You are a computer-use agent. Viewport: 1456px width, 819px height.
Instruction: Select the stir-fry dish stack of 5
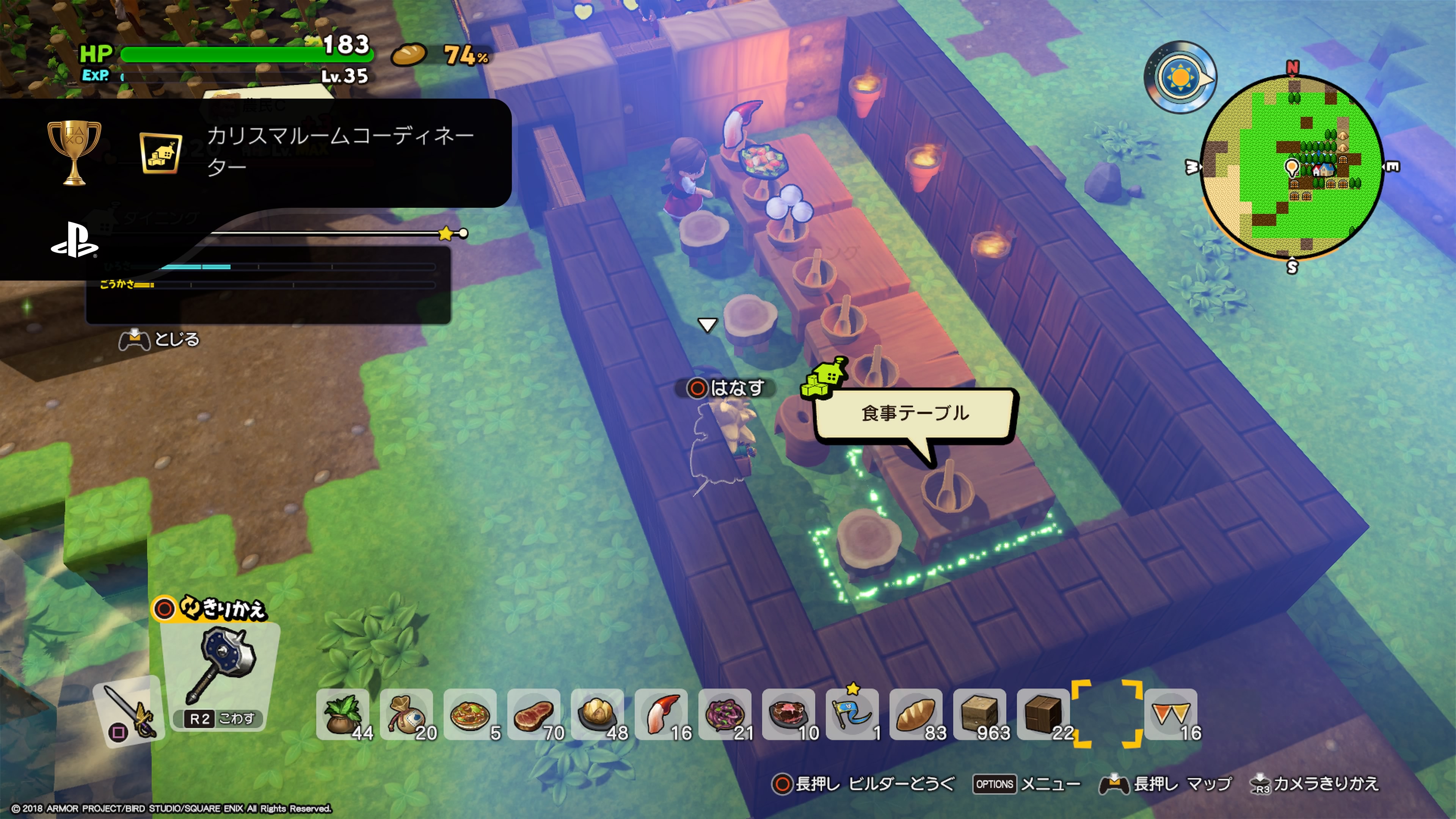[470, 715]
